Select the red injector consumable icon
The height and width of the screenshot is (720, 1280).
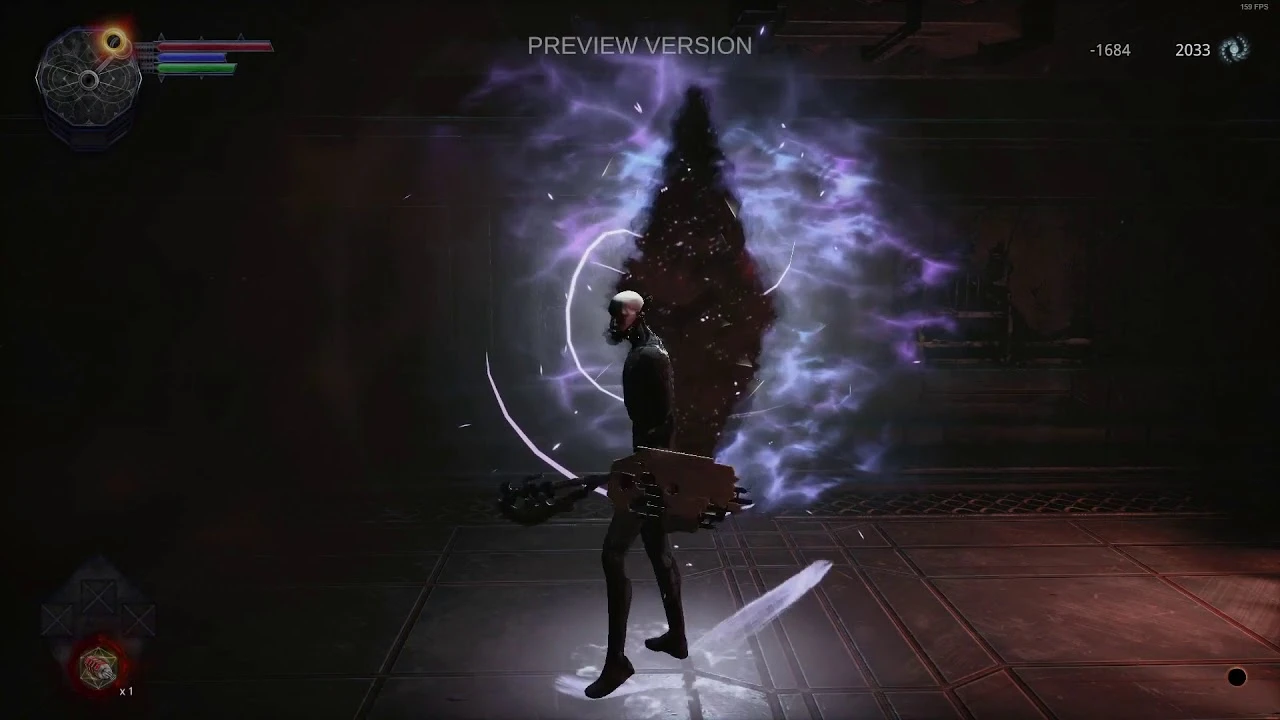pos(99,666)
